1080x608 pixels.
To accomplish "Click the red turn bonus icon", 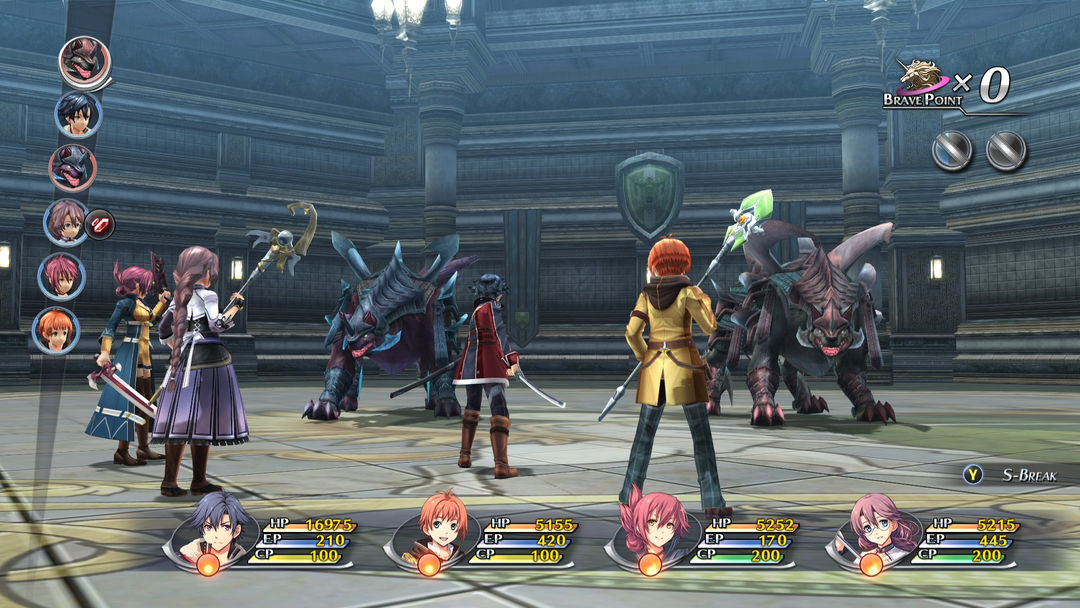I will (x=100, y=223).
